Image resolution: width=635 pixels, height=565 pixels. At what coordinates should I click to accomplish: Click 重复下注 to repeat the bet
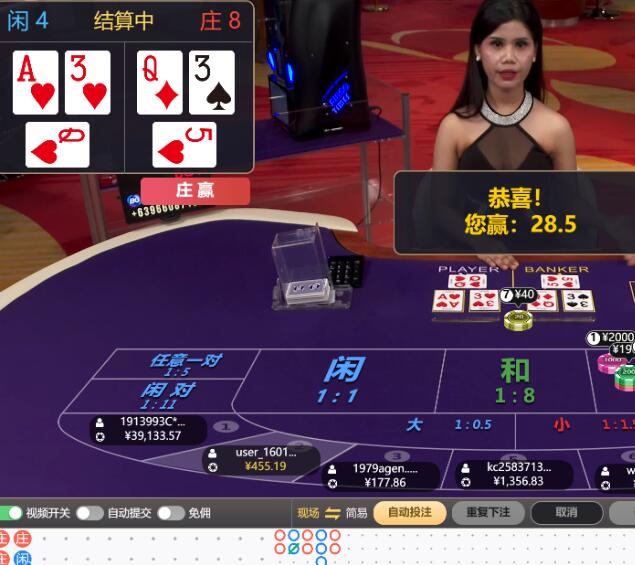click(488, 513)
